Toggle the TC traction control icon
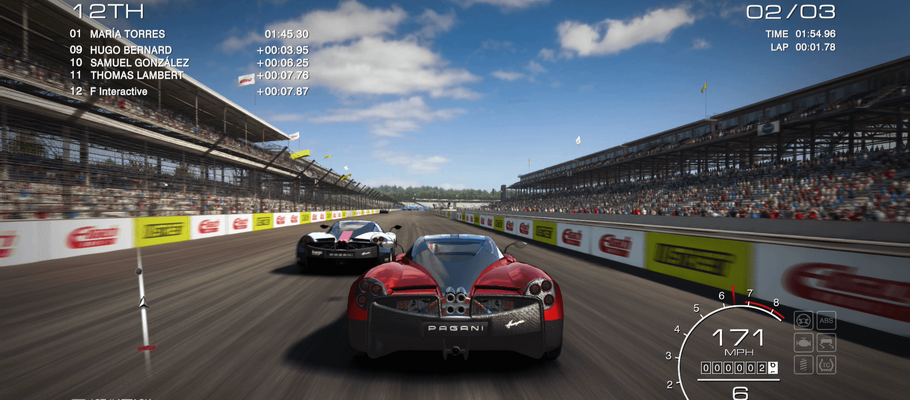 826,365
